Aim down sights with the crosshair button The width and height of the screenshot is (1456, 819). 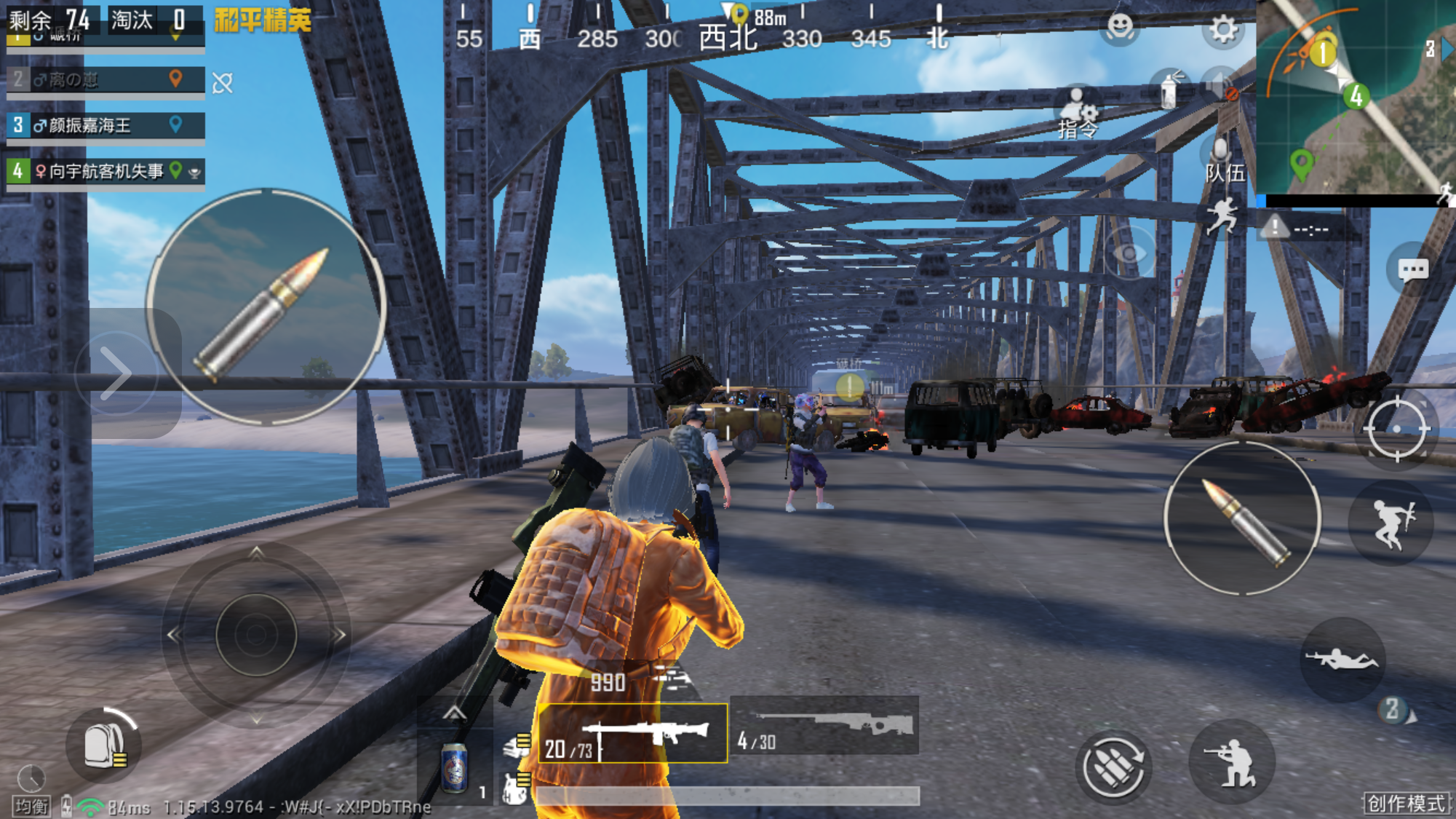point(1396,429)
